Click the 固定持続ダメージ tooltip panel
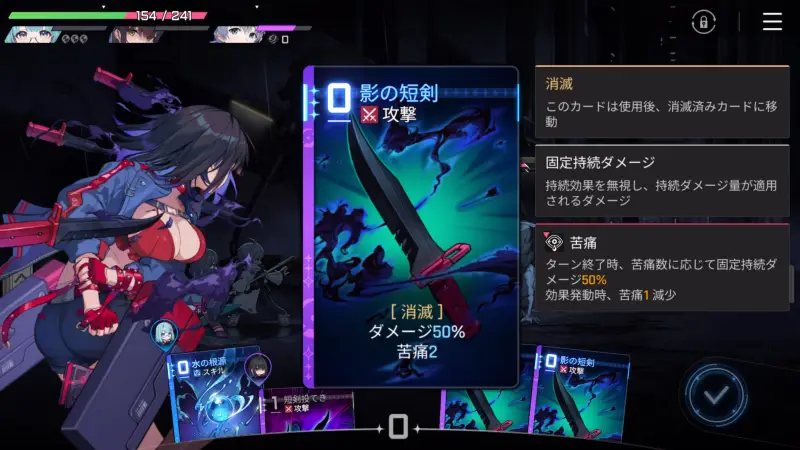This screenshot has height=450, width=800. [x=661, y=181]
